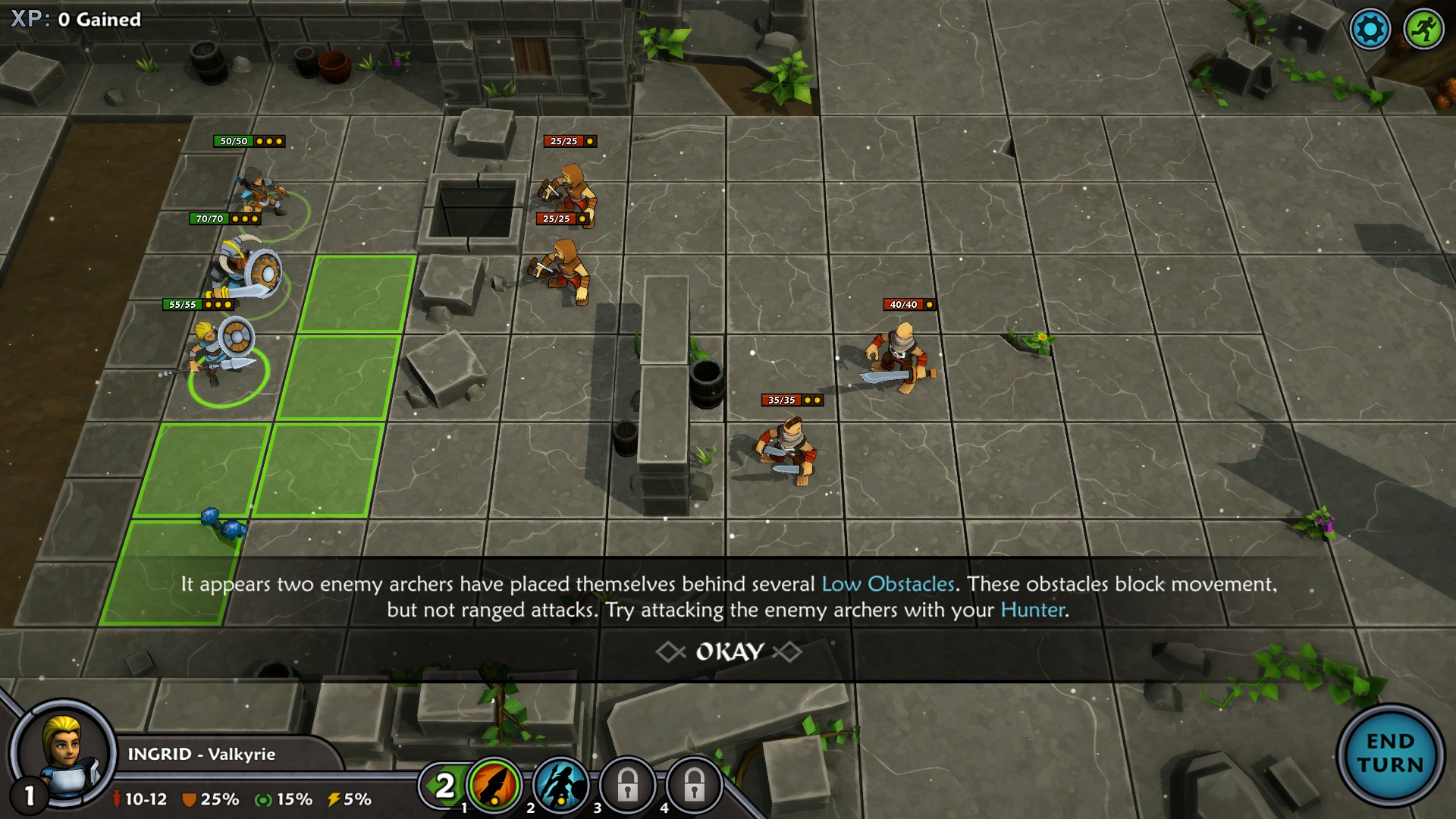Image resolution: width=1456 pixels, height=819 pixels.
Task: Select the locked ability slot numbered 4
Action: tap(693, 786)
